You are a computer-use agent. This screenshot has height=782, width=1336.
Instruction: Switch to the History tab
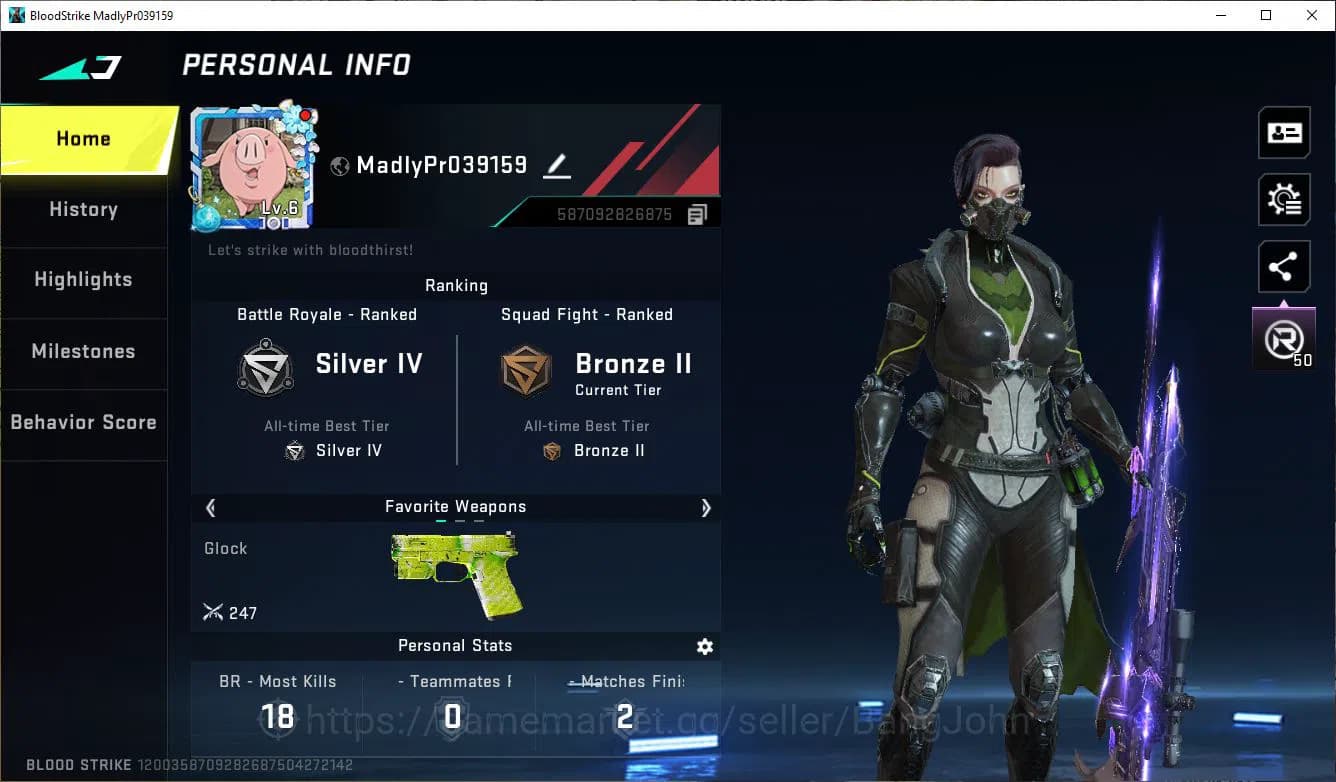[x=83, y=209]
